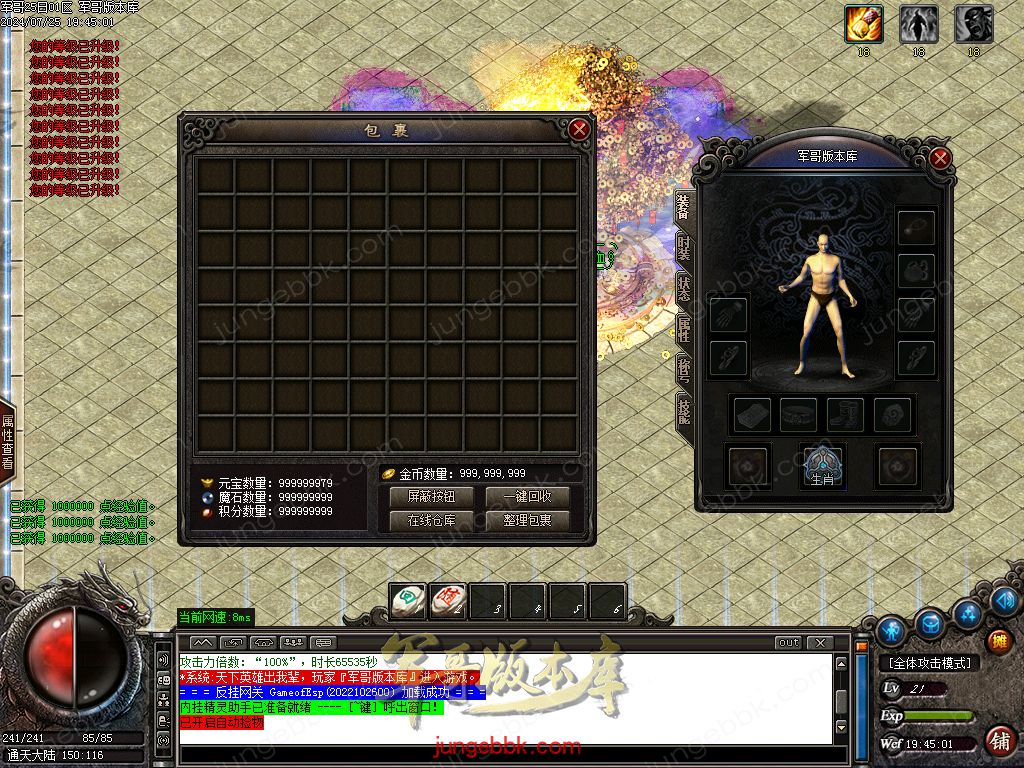Activate the flaming fist buff icon
Screen dimensions: 1024x768
pos(863,24)
